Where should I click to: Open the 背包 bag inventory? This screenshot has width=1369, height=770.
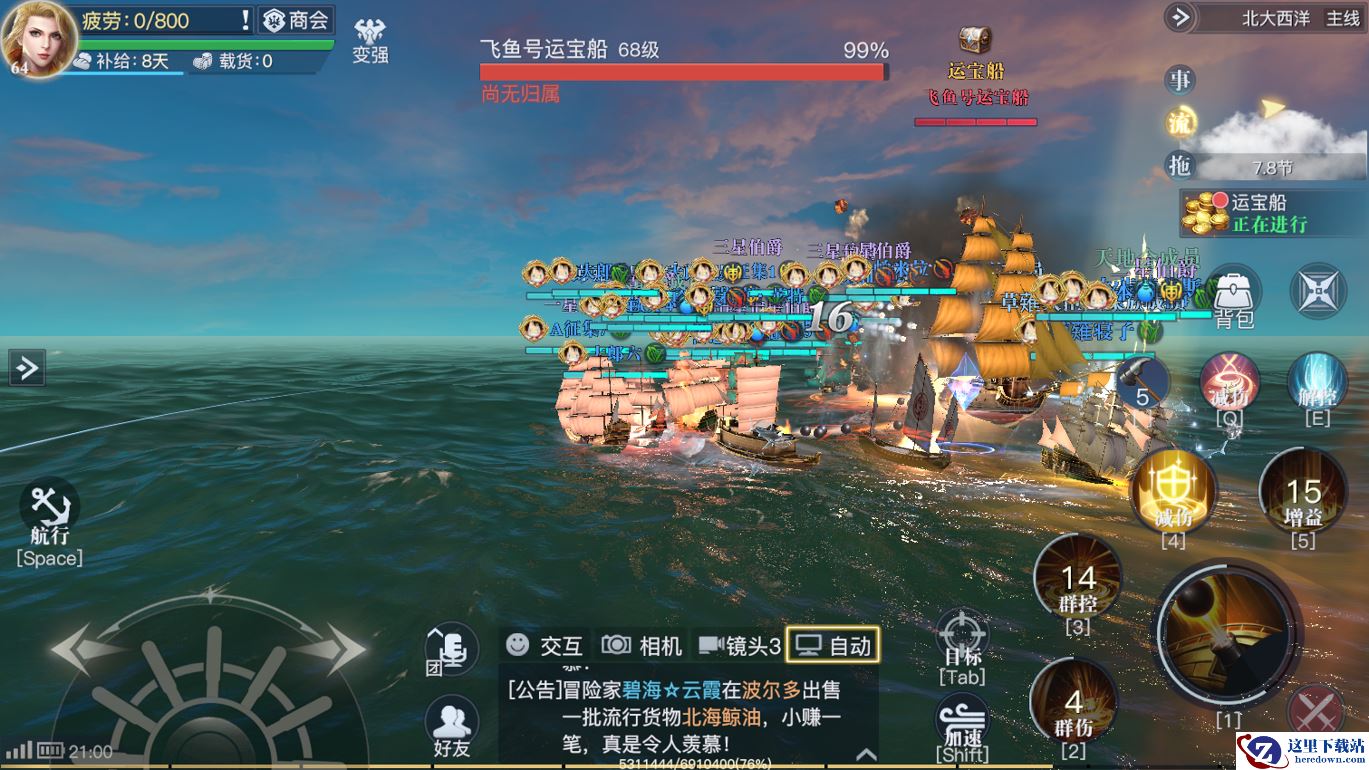[1234, 298]
